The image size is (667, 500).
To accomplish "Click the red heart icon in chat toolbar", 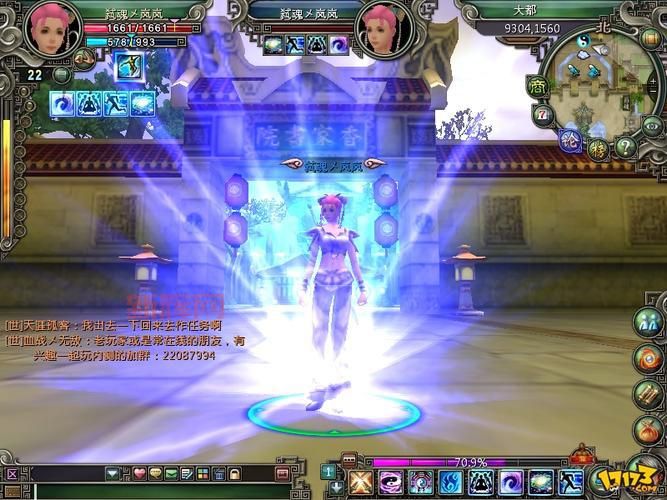I will click(140, 473).
